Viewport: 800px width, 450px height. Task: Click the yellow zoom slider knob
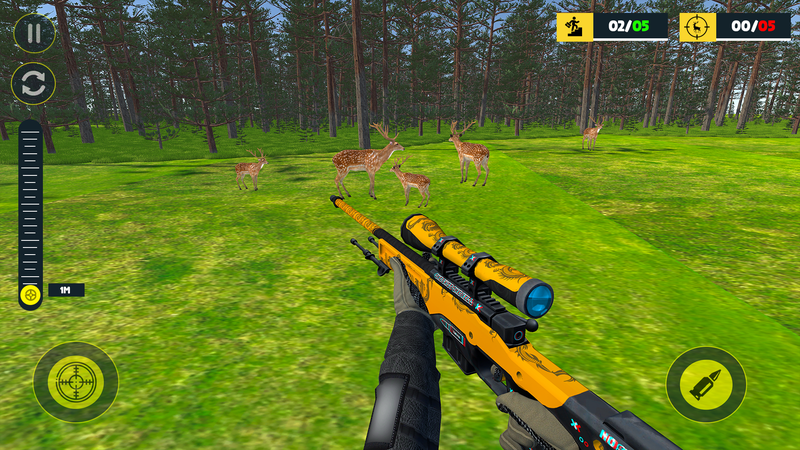click(x=31, y=294)
